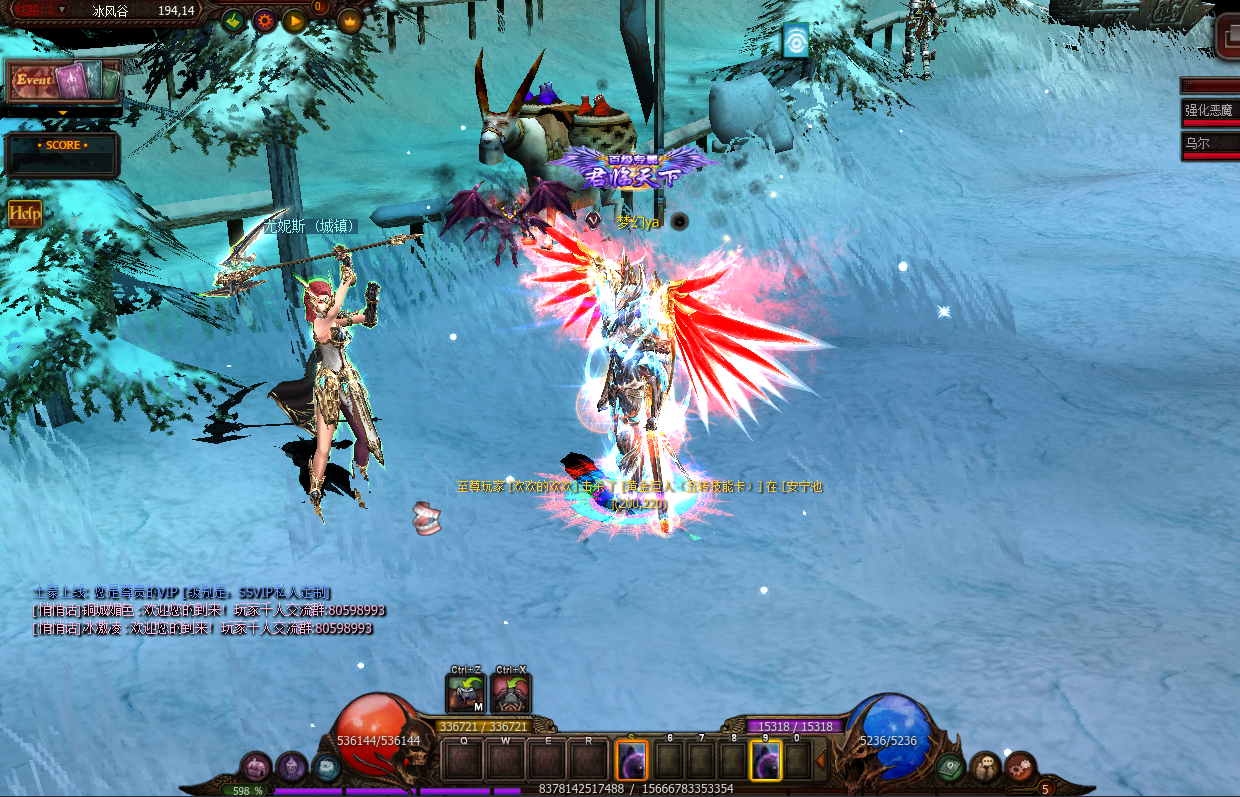
Task: Open the purple armored character icon
Action: [291, 767]
